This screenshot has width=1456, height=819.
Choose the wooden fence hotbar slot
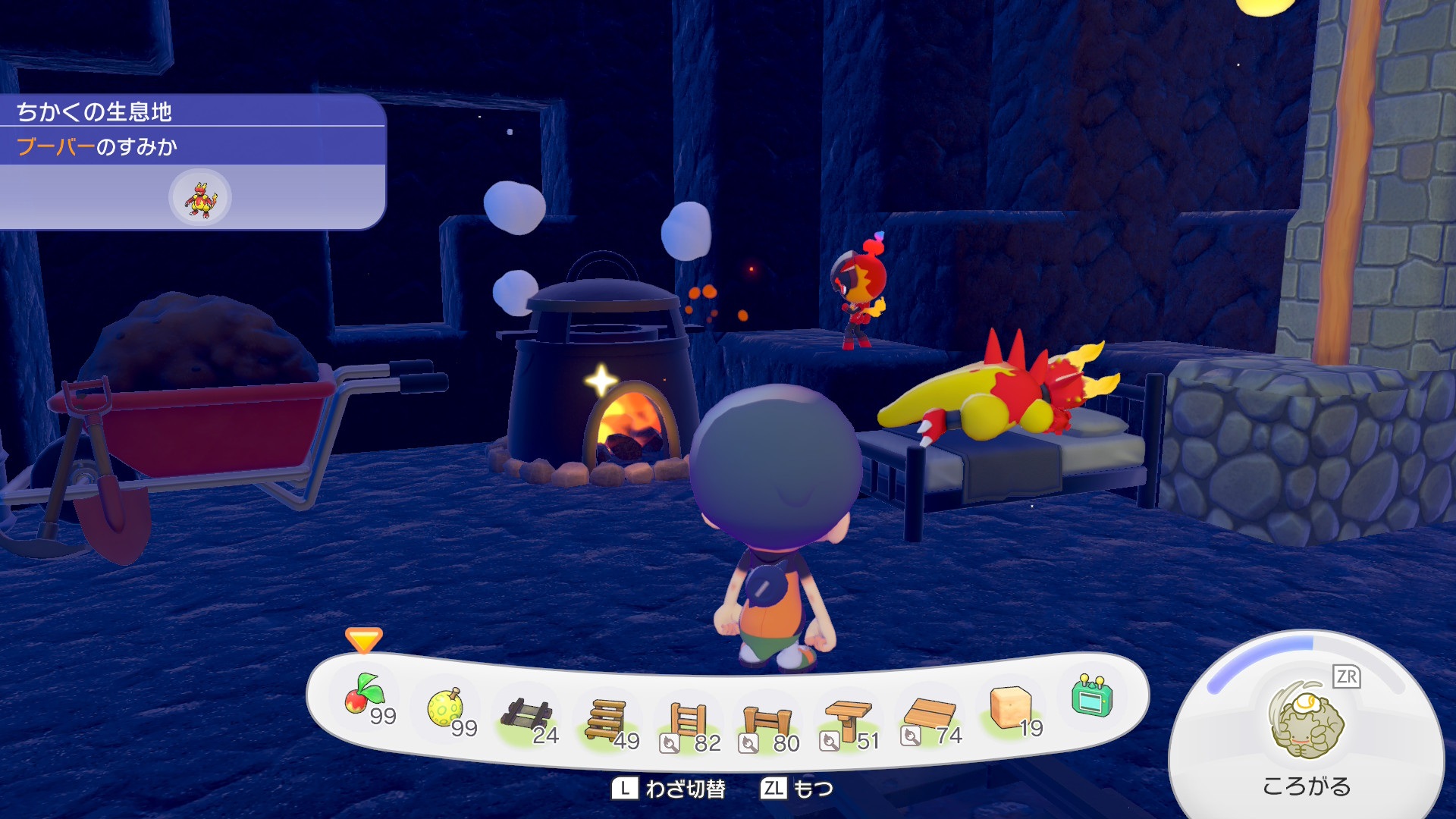(x=767, y=723)
